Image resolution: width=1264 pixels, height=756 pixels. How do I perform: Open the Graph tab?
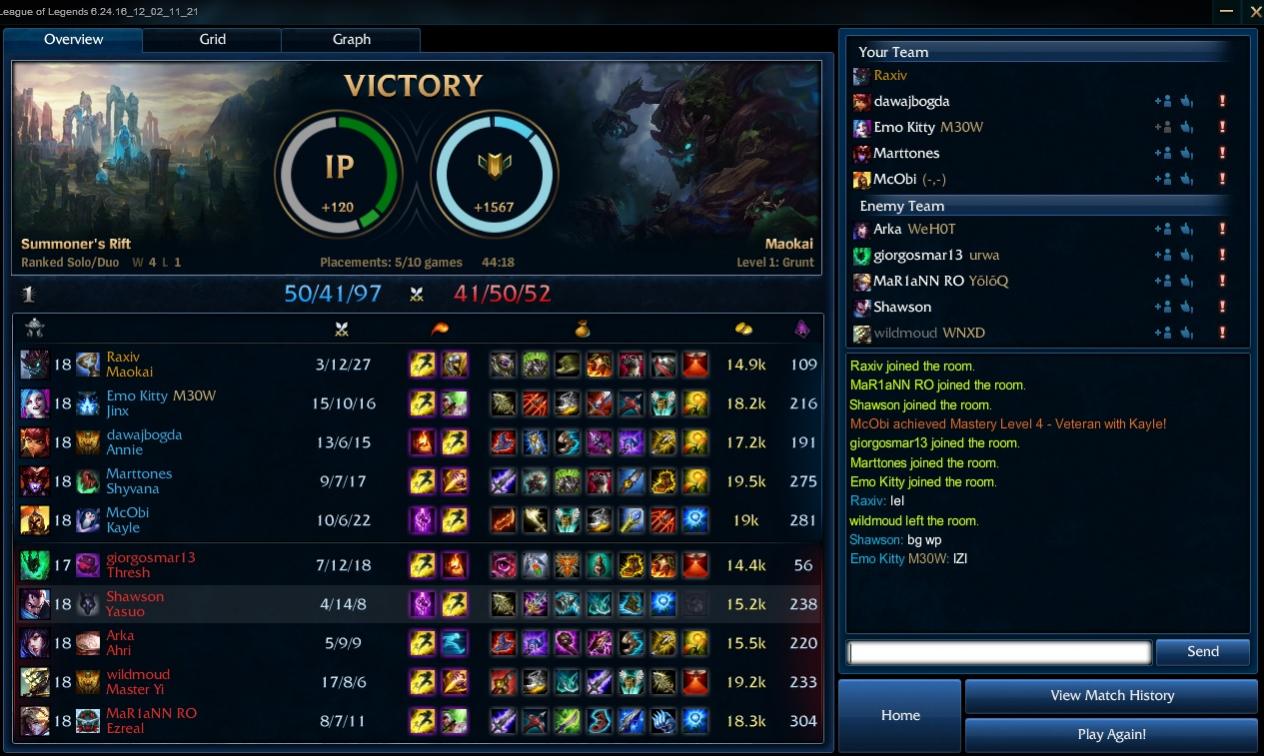click(351, 39)
